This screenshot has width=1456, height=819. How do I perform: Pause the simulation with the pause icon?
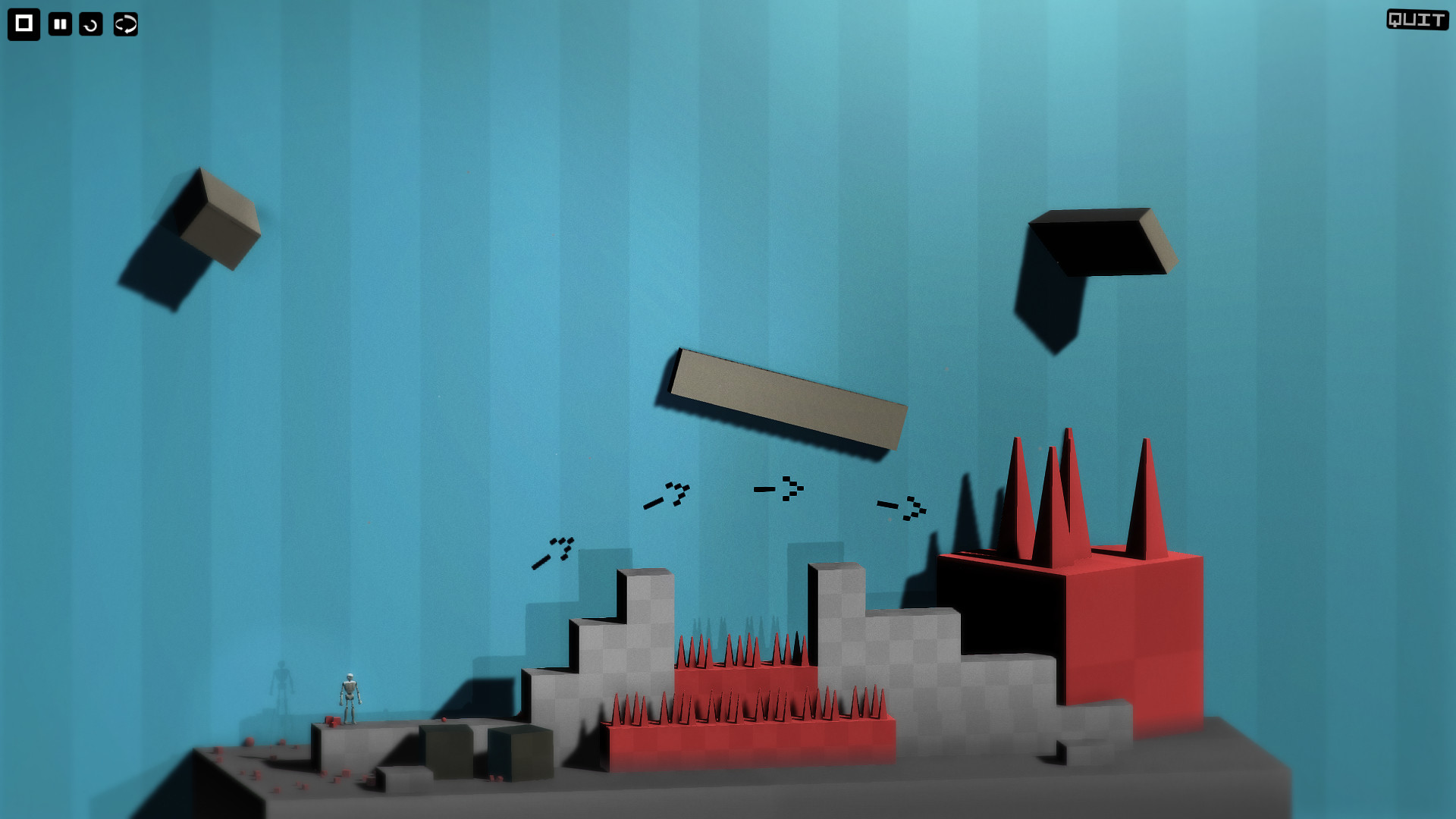(60, 24)
